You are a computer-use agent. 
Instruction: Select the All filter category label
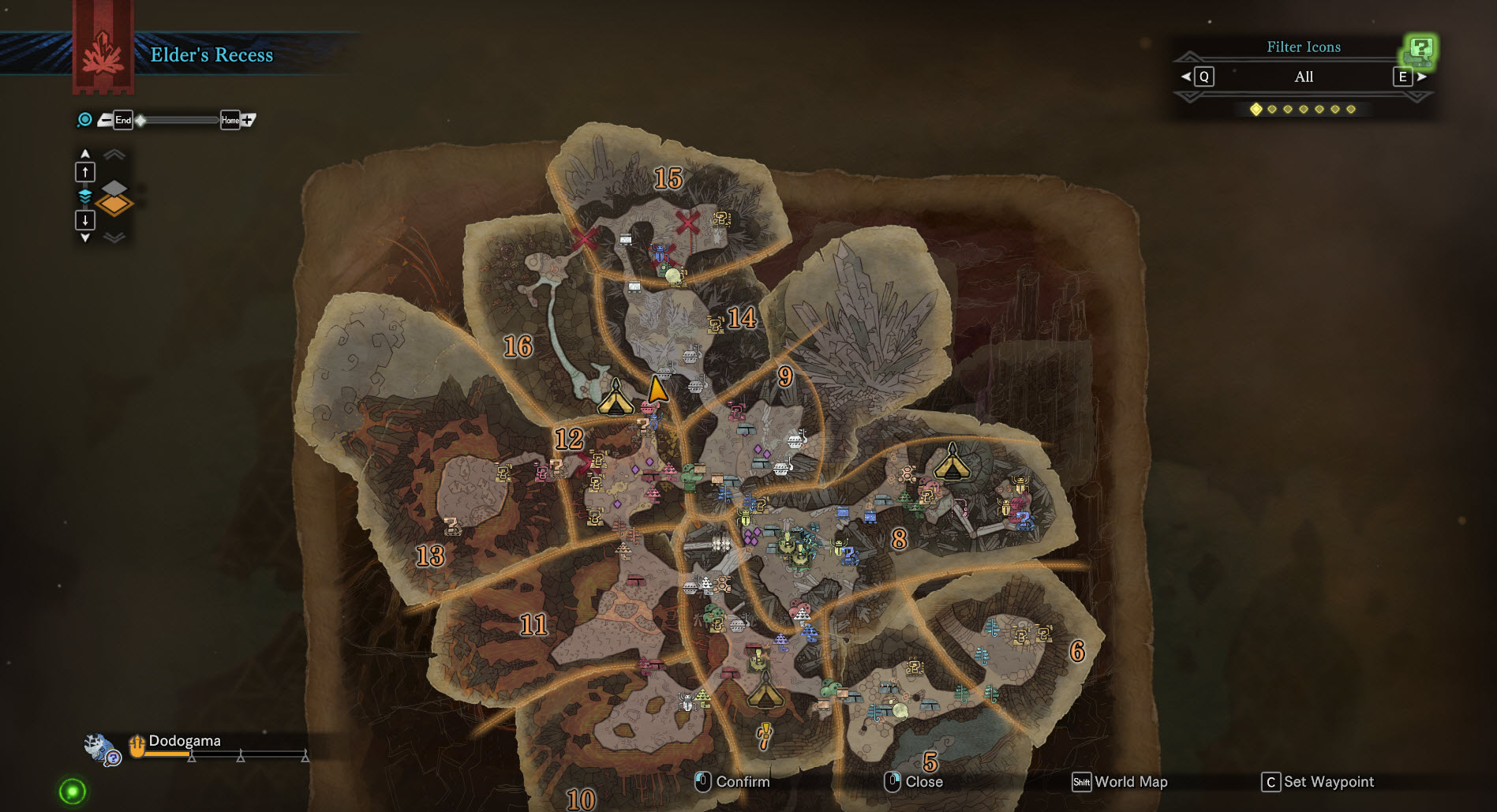[x=1303, y=77]
